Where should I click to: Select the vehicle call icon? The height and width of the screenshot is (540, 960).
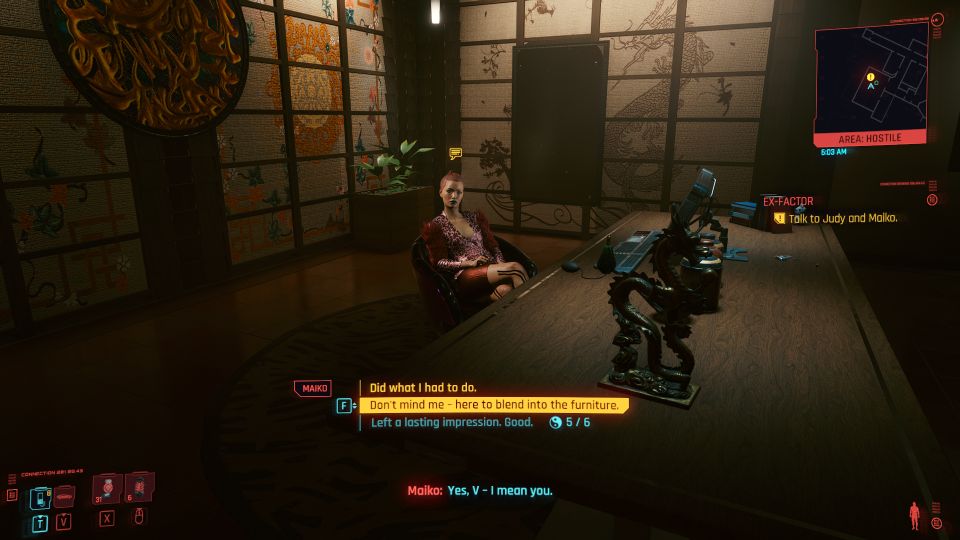tap(64, 497)
